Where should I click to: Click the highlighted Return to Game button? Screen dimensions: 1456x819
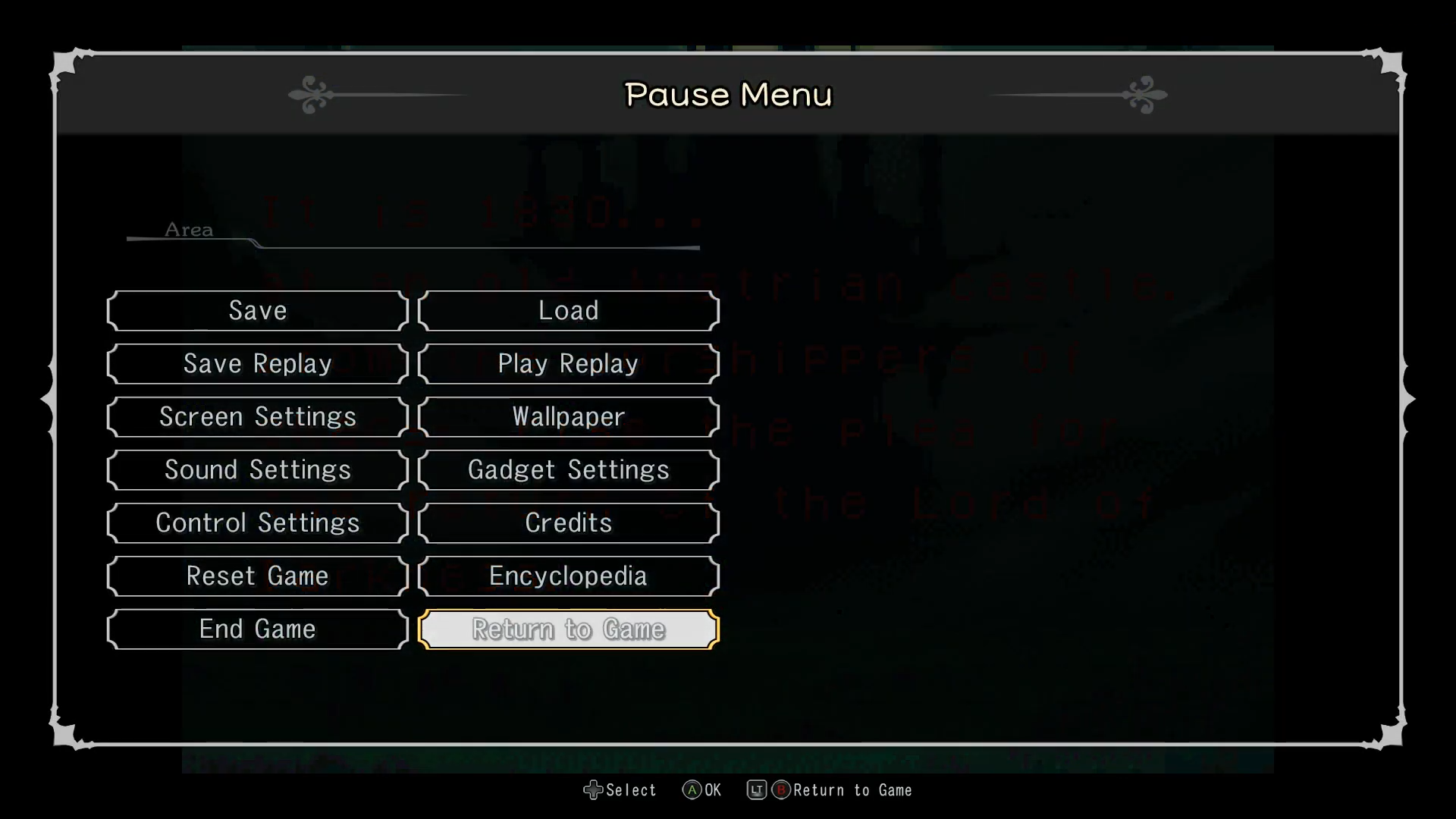(x=568, y=629)
